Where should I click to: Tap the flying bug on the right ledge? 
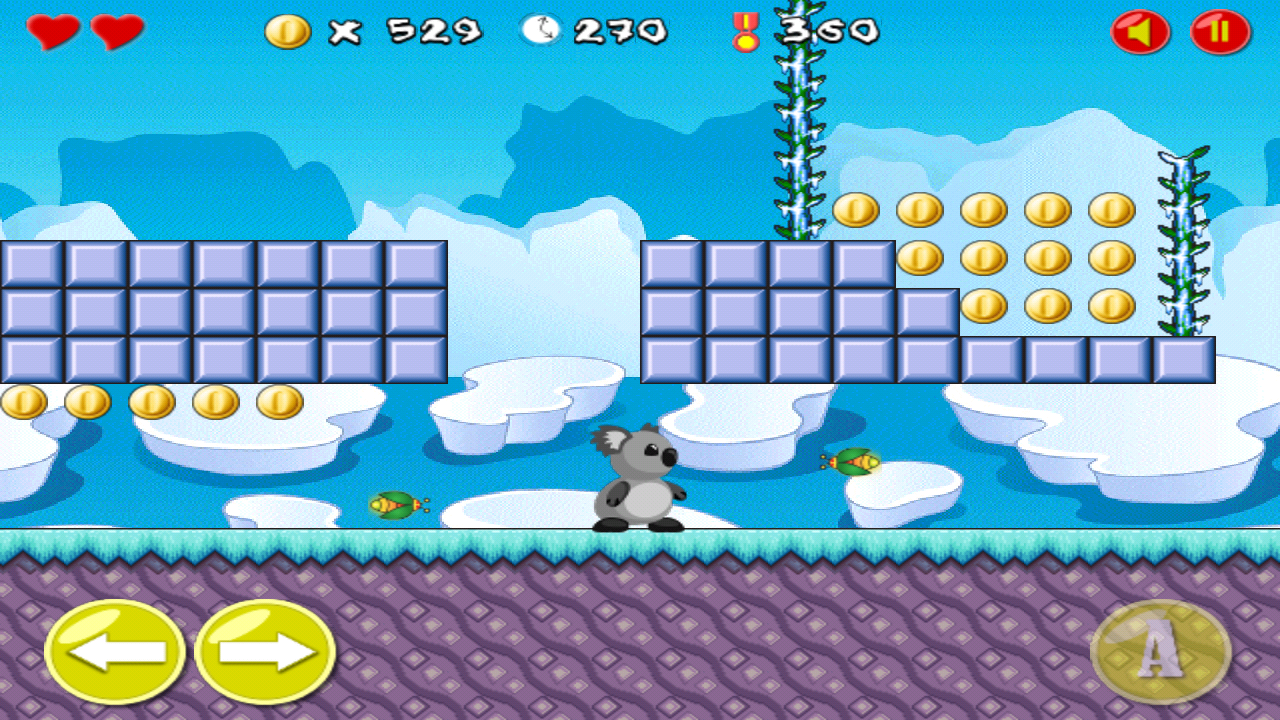(x=850, y=463)
